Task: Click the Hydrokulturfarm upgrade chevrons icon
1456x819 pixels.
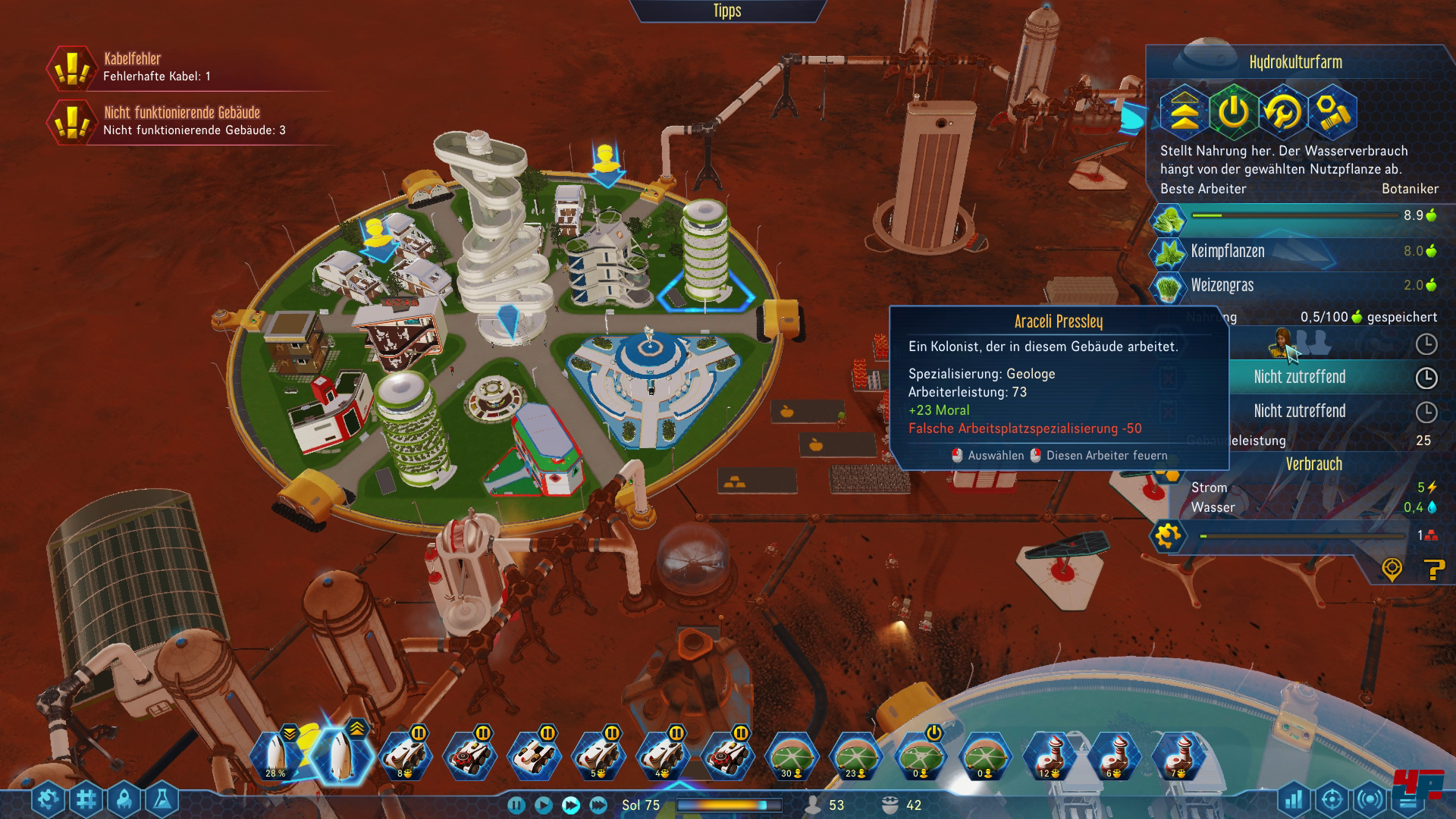Action: point(1185,112)
